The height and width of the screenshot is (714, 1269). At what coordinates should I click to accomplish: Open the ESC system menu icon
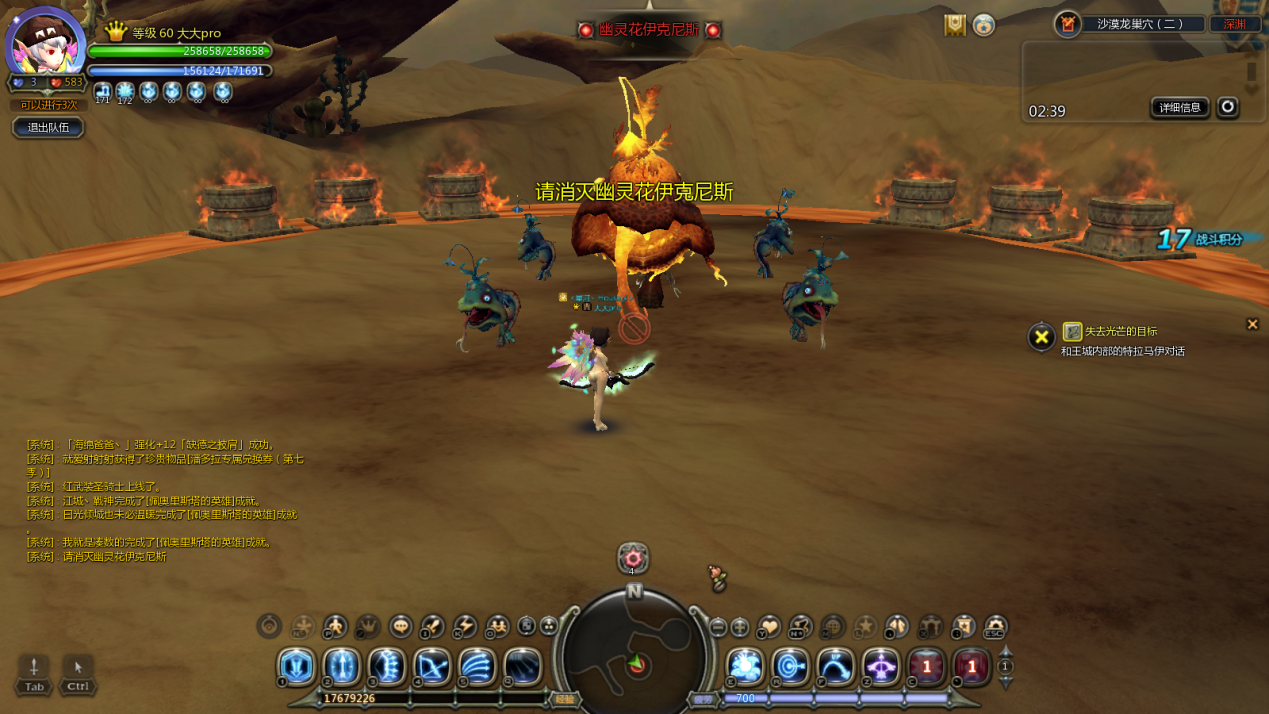995,627
